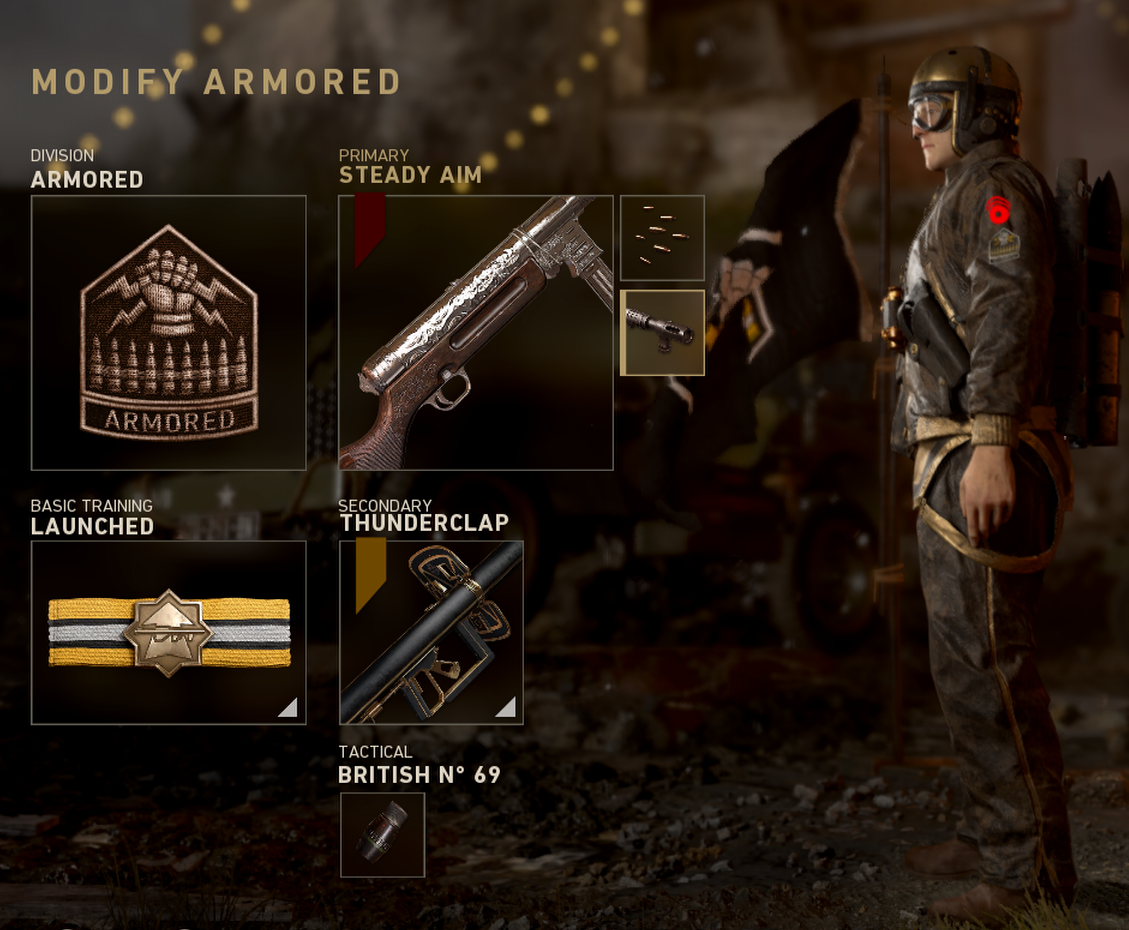1129x930 pixels.
Task: Change the Launched basic training
Action: tap(168, 632)
